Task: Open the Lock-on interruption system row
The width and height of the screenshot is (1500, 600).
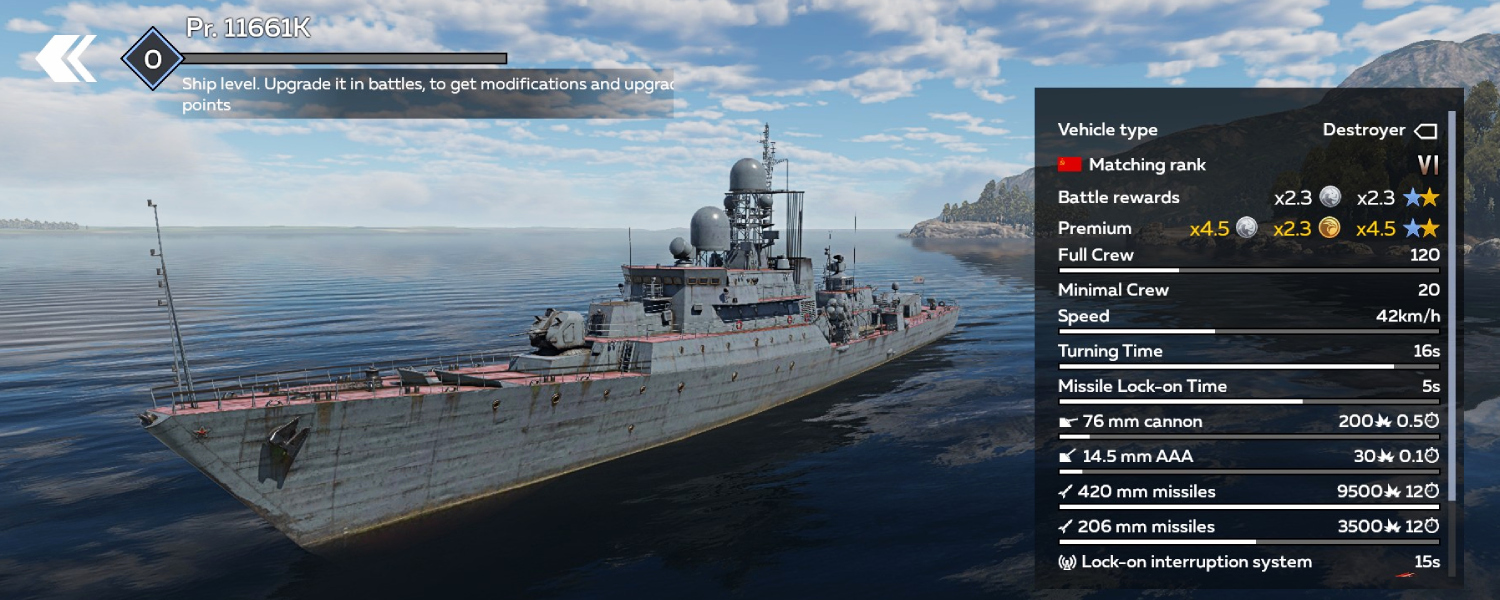Action: tap(1247, 562)
